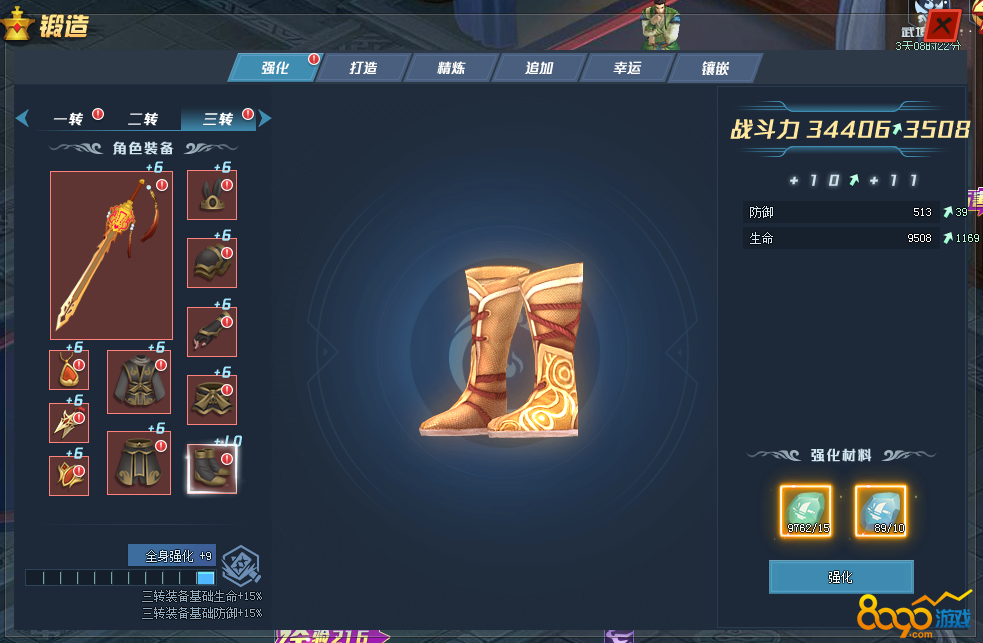
Task: Click the blue crystal material
Action: tap(881, 510)
